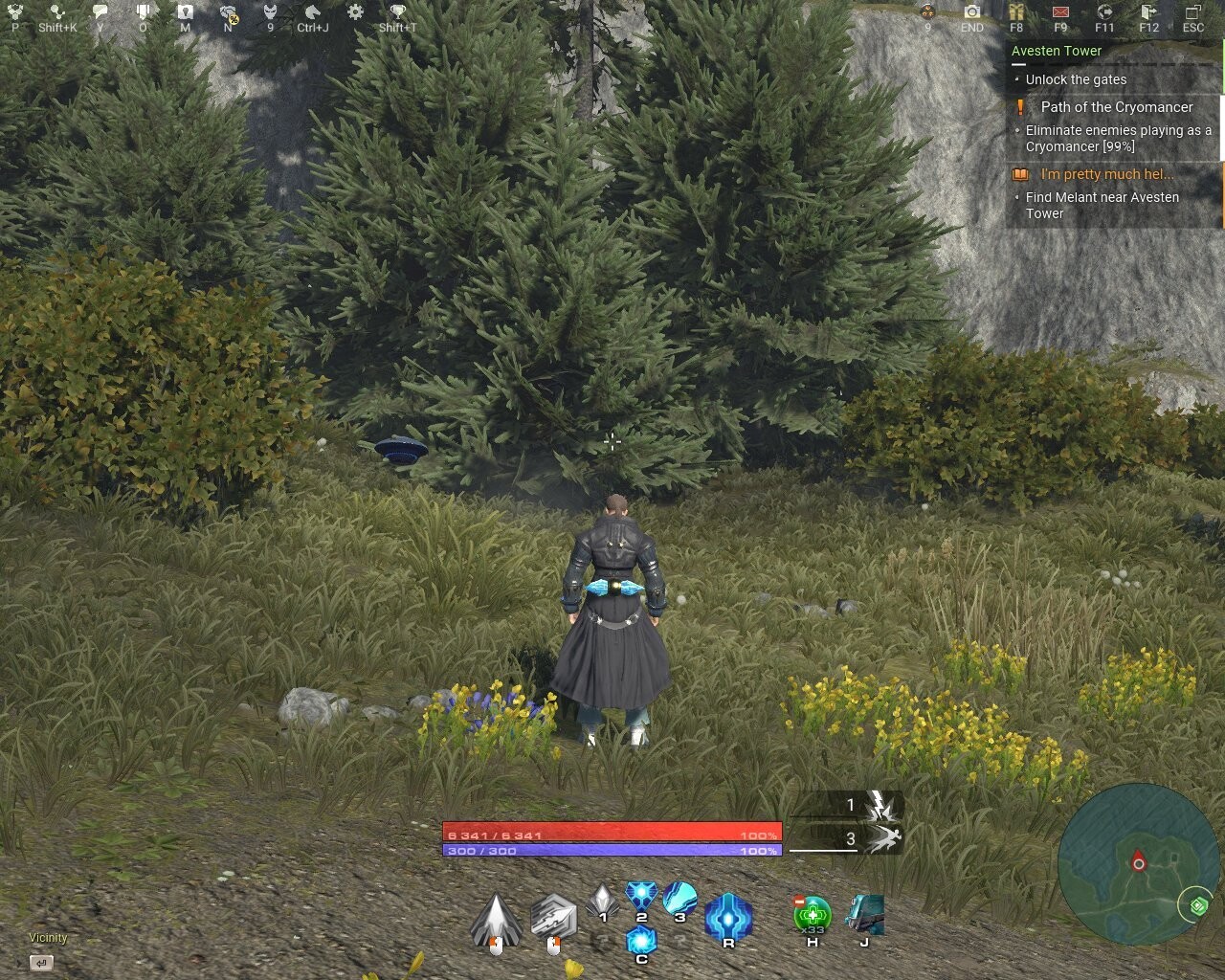Viewport: 1225px width, 980px height.
Task: Claim gifts via the F8 present icon
Action: point(1017,13)
